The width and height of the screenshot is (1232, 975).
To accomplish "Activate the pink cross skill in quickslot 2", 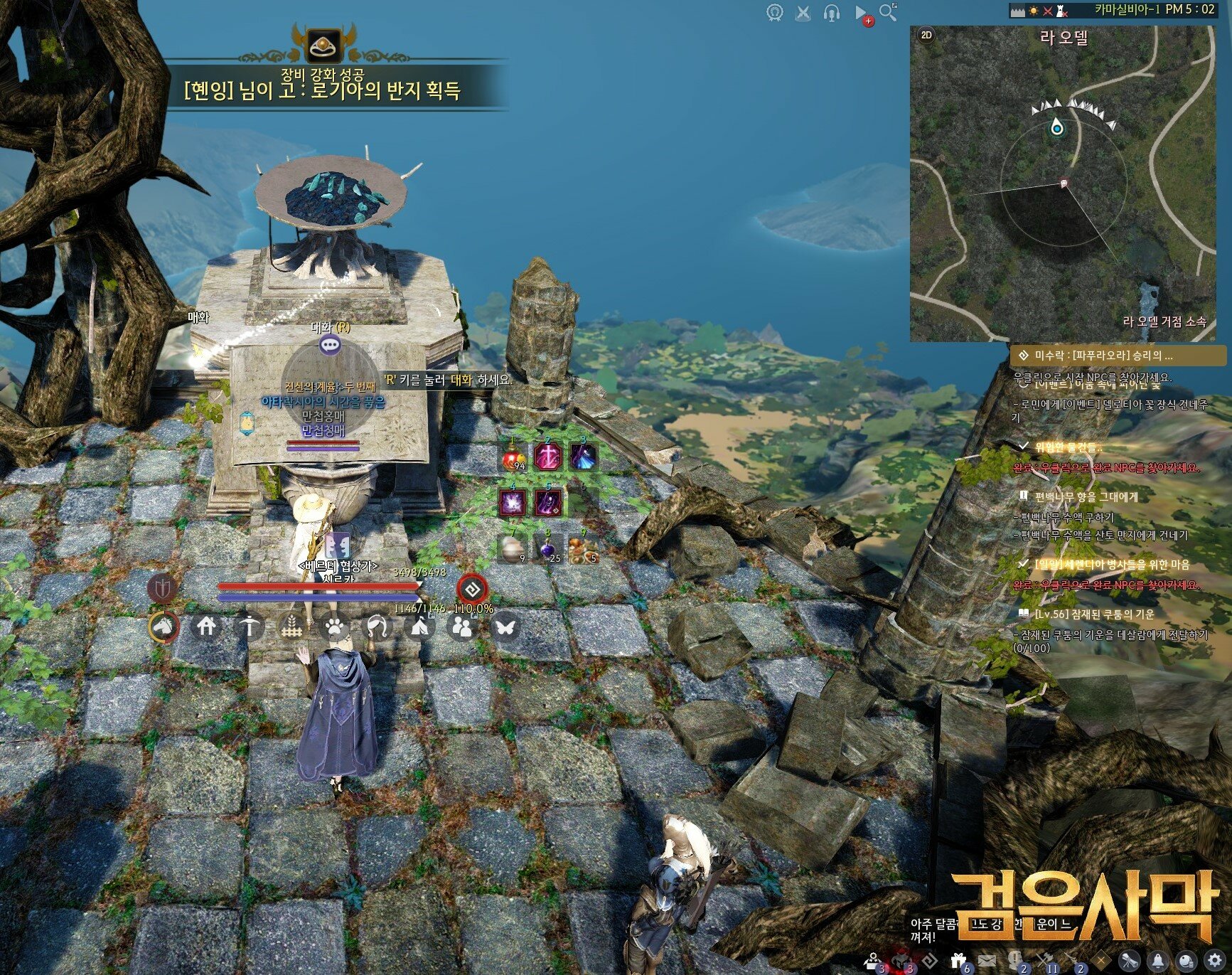I will click(548, 457).
